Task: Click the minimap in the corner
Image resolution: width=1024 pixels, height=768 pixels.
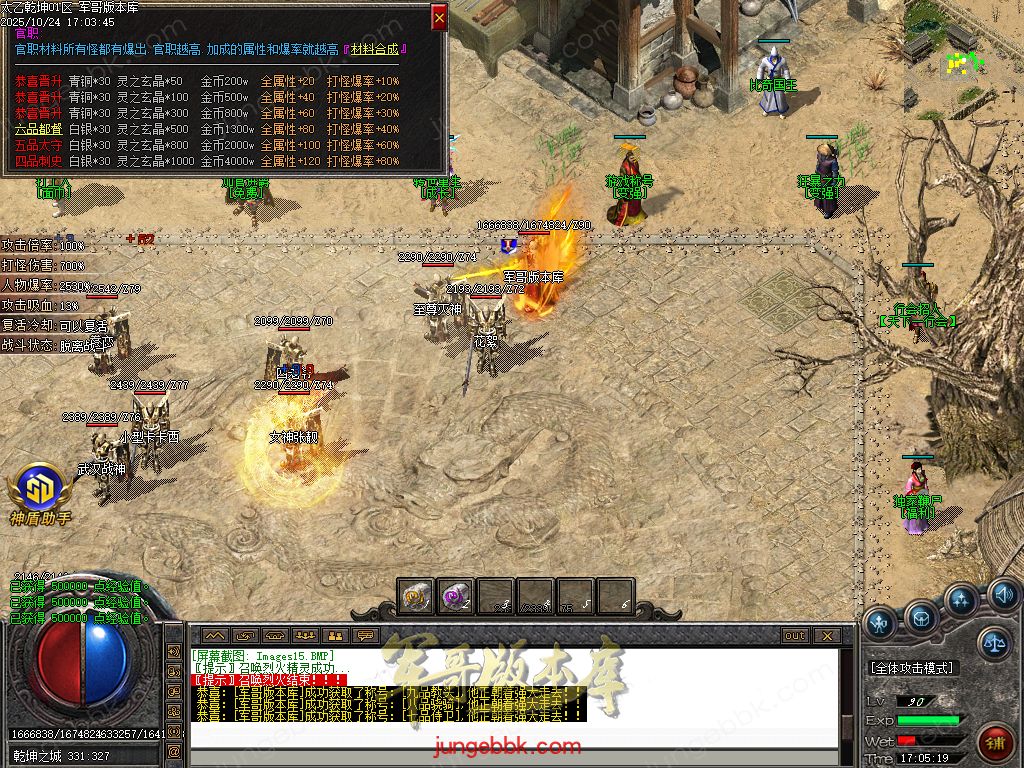Action: (x=962, y=58)
